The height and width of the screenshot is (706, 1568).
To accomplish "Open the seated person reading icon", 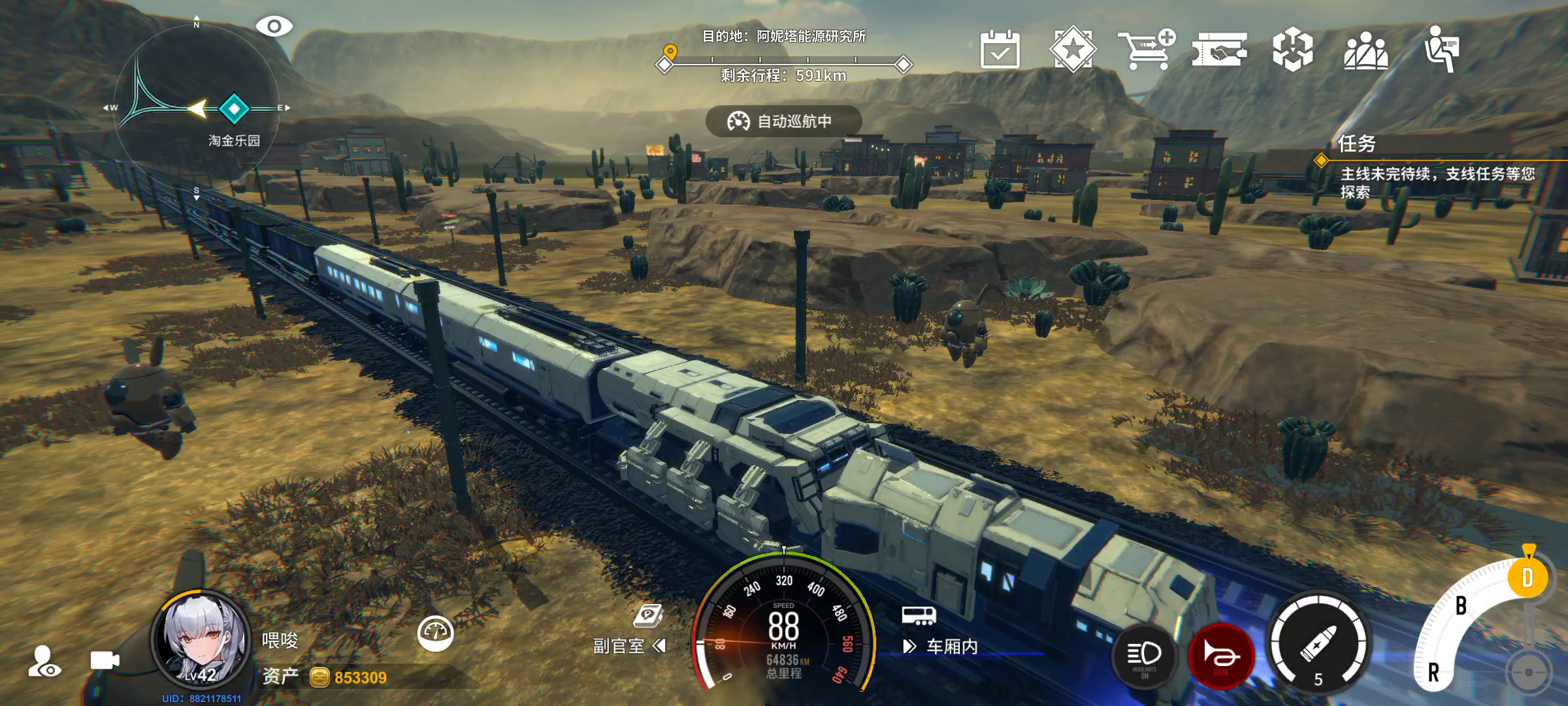I will [1441, 49].
